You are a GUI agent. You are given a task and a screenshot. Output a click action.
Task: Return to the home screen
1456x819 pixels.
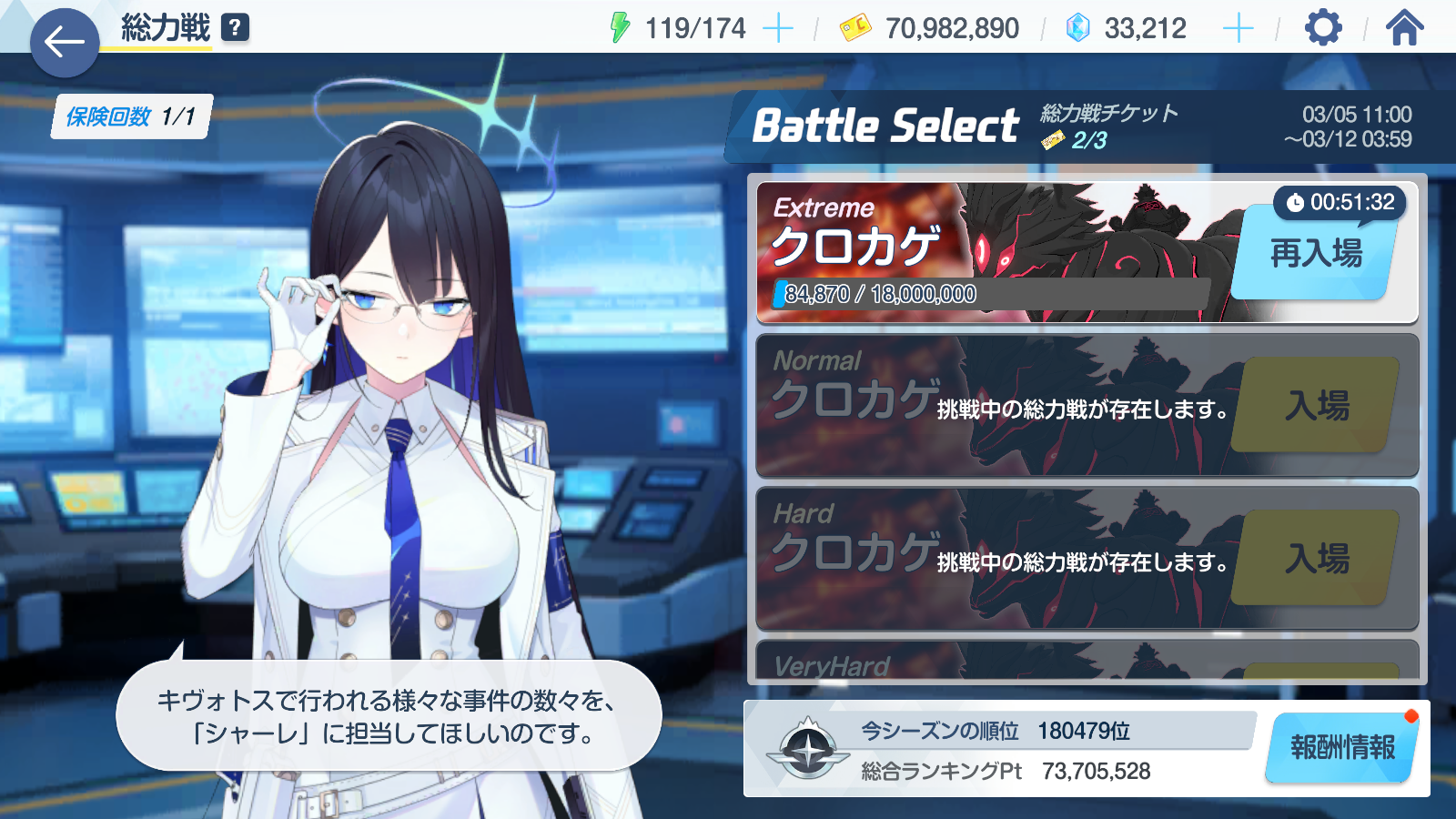pos(1404,28)
